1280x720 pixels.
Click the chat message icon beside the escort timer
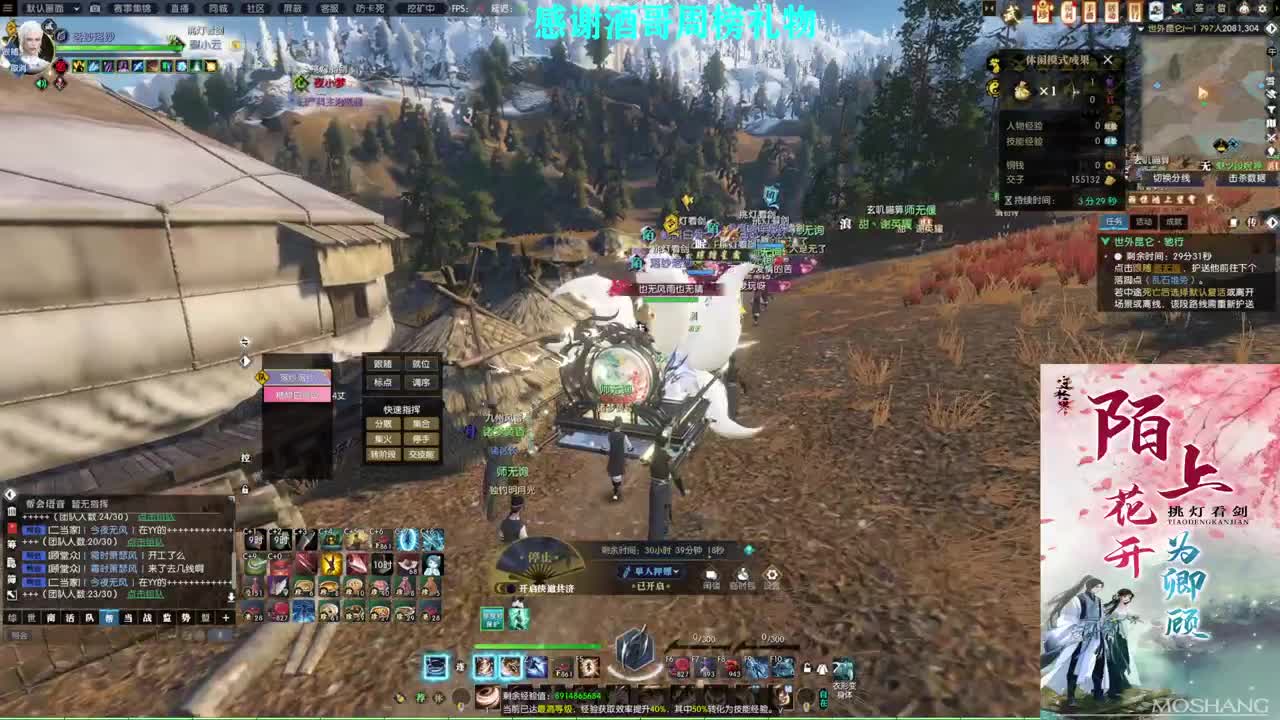(711, 575)
